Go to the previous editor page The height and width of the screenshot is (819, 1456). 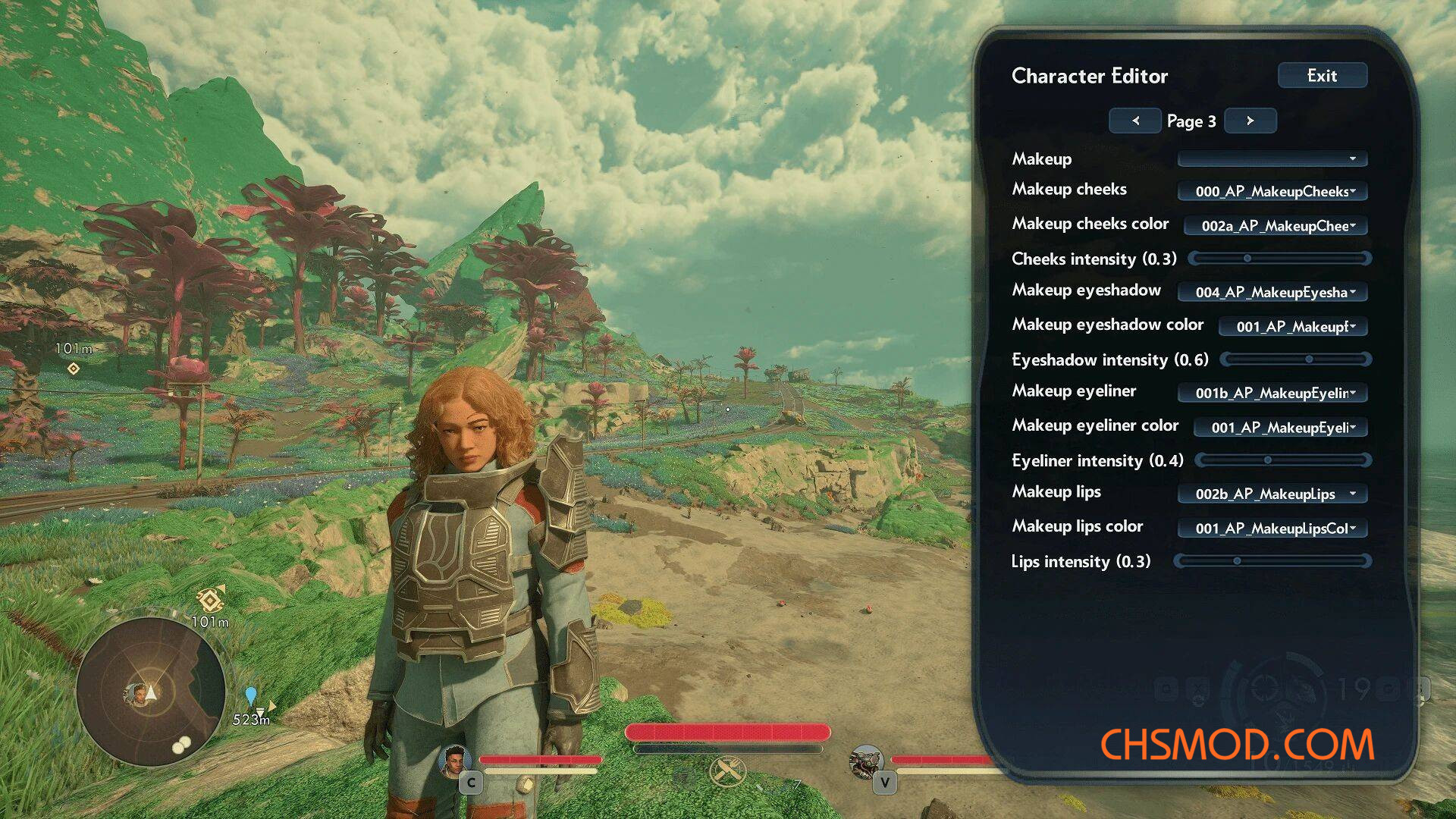click(1135, 121)
